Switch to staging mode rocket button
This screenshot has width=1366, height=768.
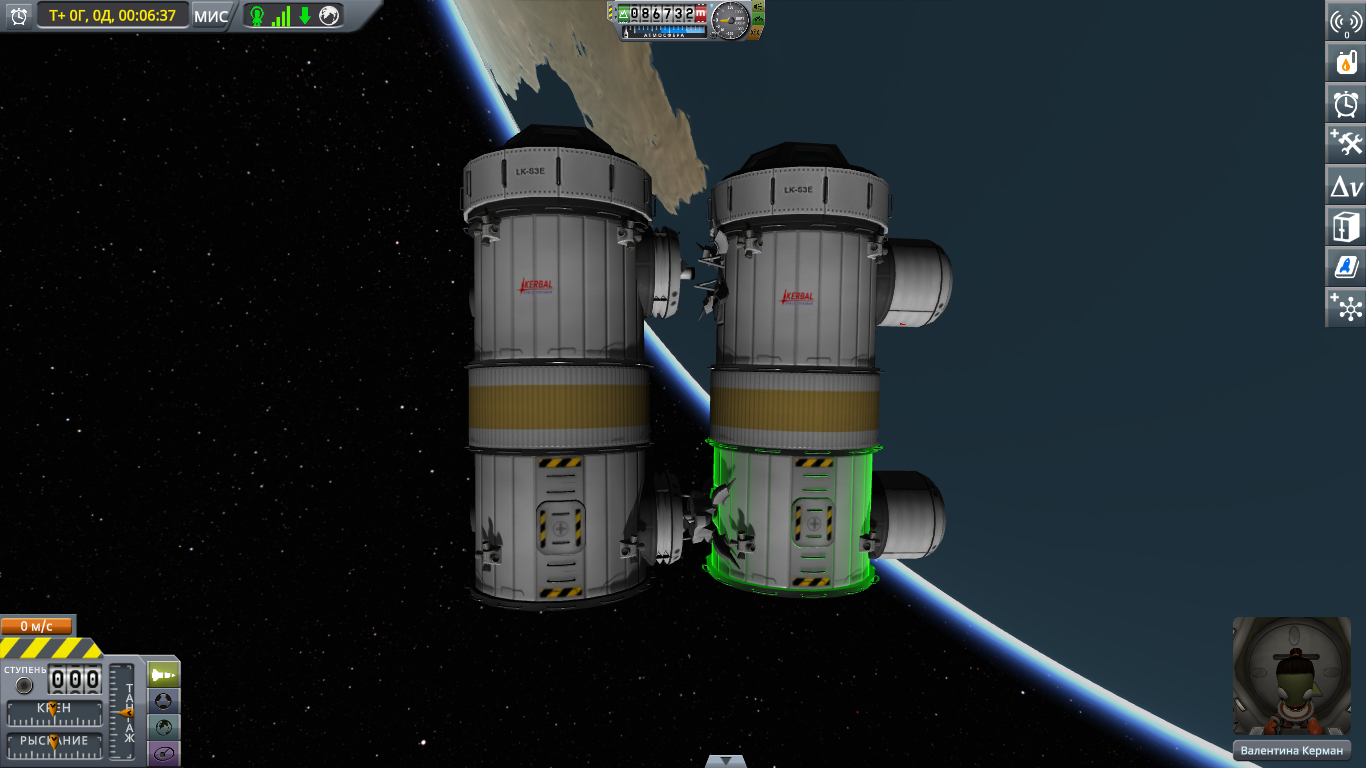pos(164,674)
